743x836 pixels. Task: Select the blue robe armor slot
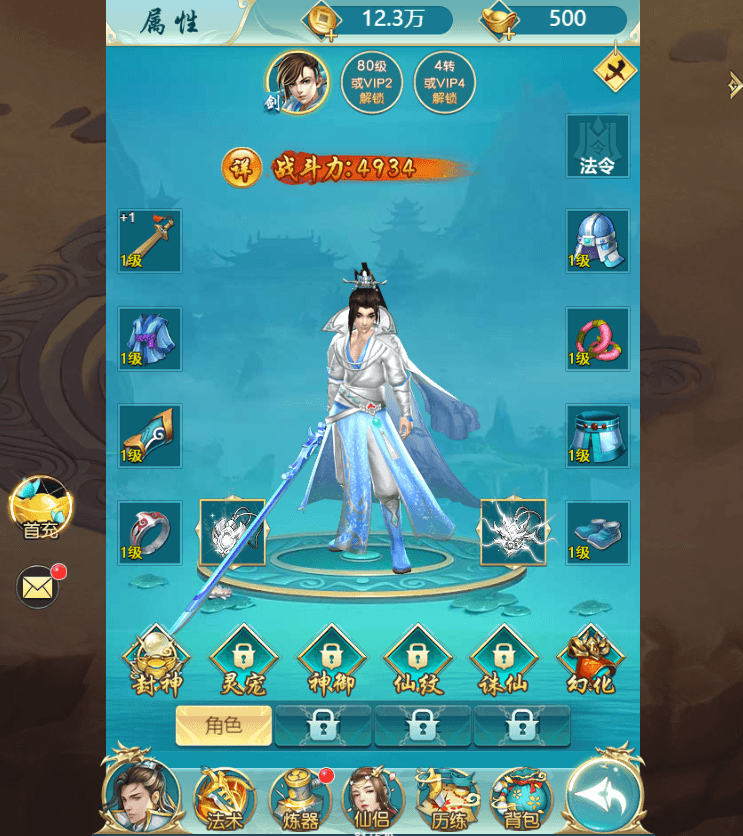point(150,338)
